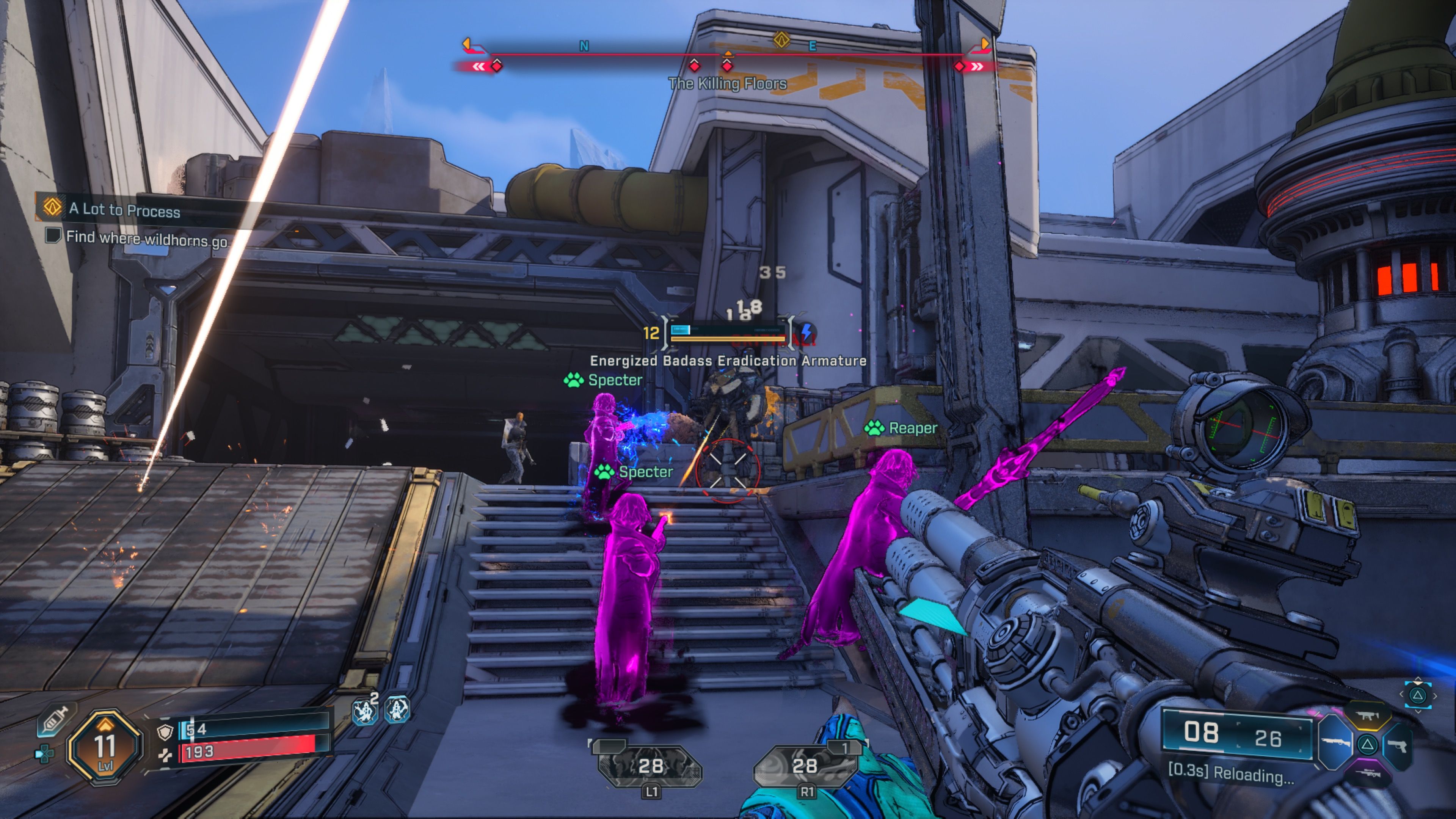
Task: Select the pistol icon in the weapon selector
Action: click(1397, 747)
